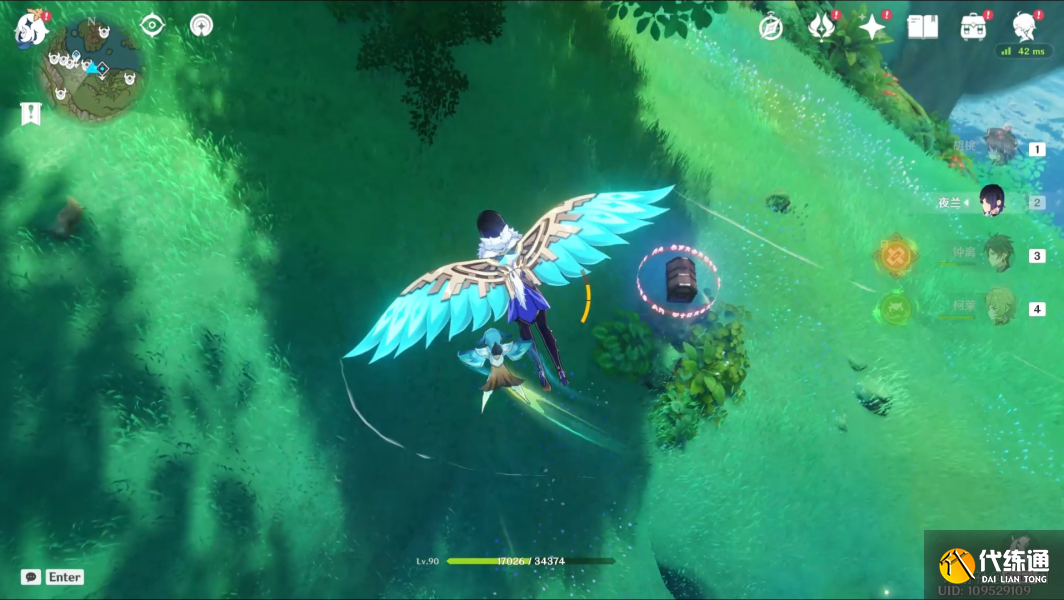Open the quest banner icon
This screenshot has height=600, width=1064.
coord(30,114)
